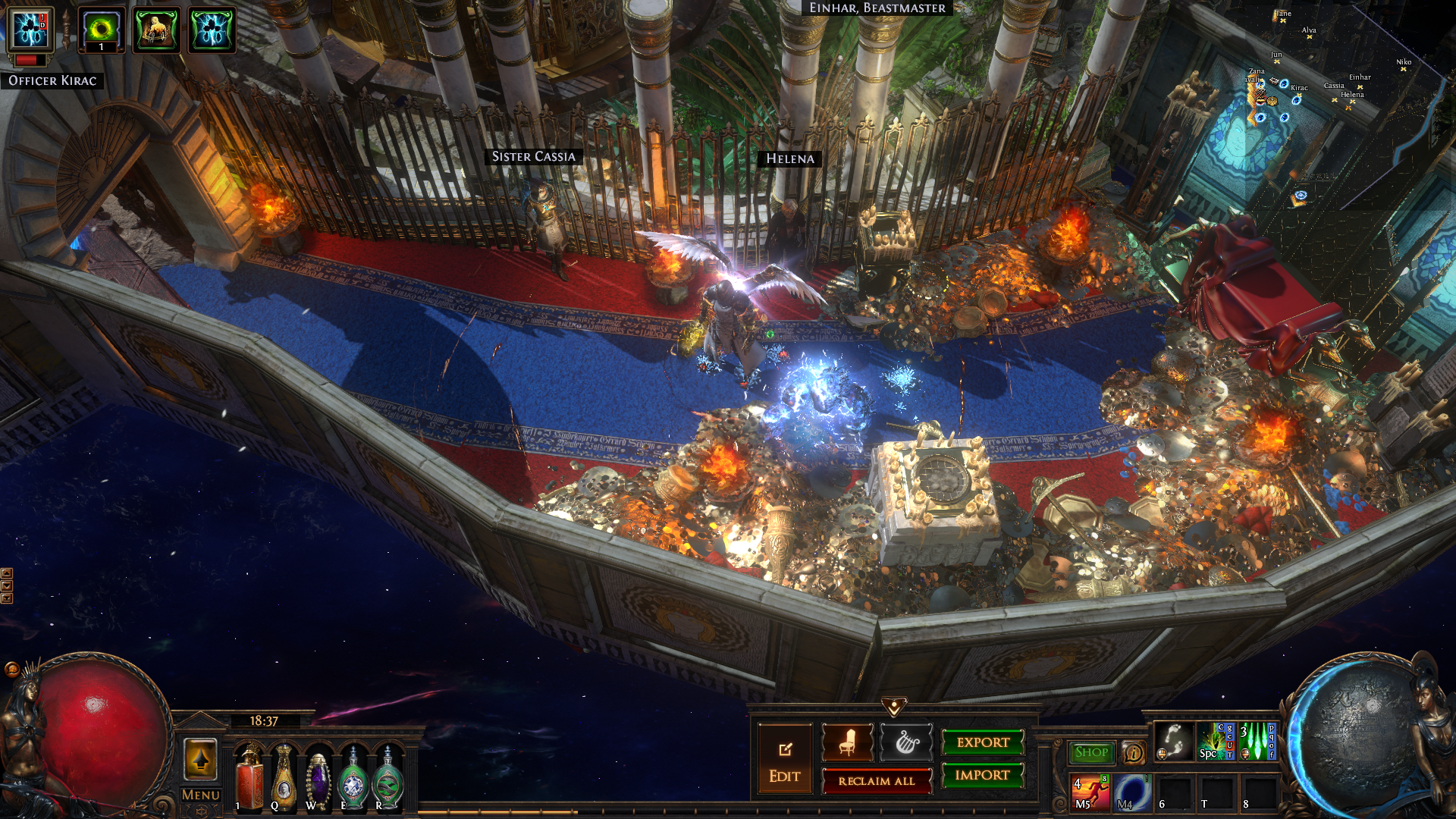Select the harp music button
Viewport: 1456px width, 819px height.
[906, 742]
